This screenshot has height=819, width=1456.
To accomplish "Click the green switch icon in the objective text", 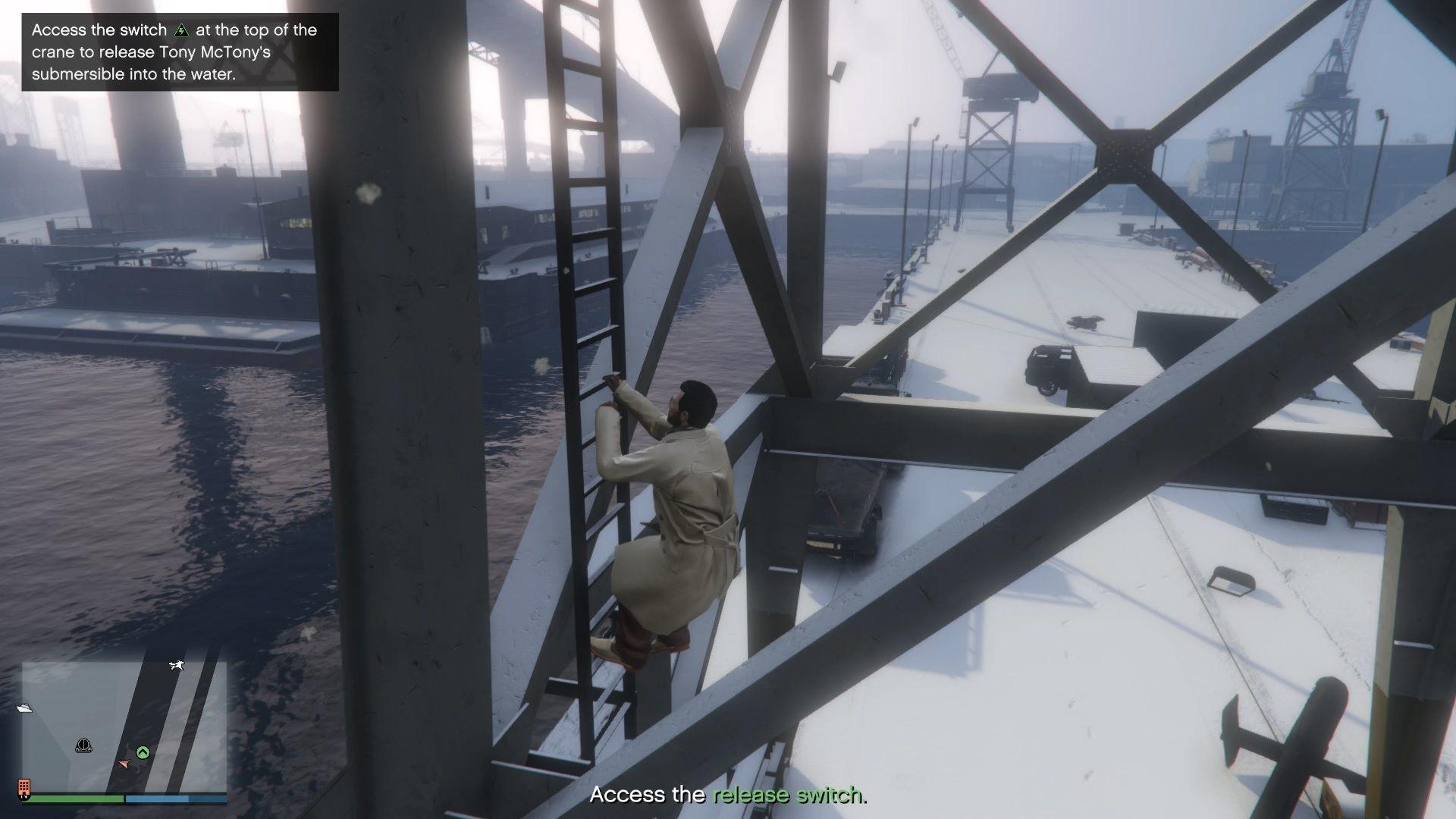I will [183, 30].
